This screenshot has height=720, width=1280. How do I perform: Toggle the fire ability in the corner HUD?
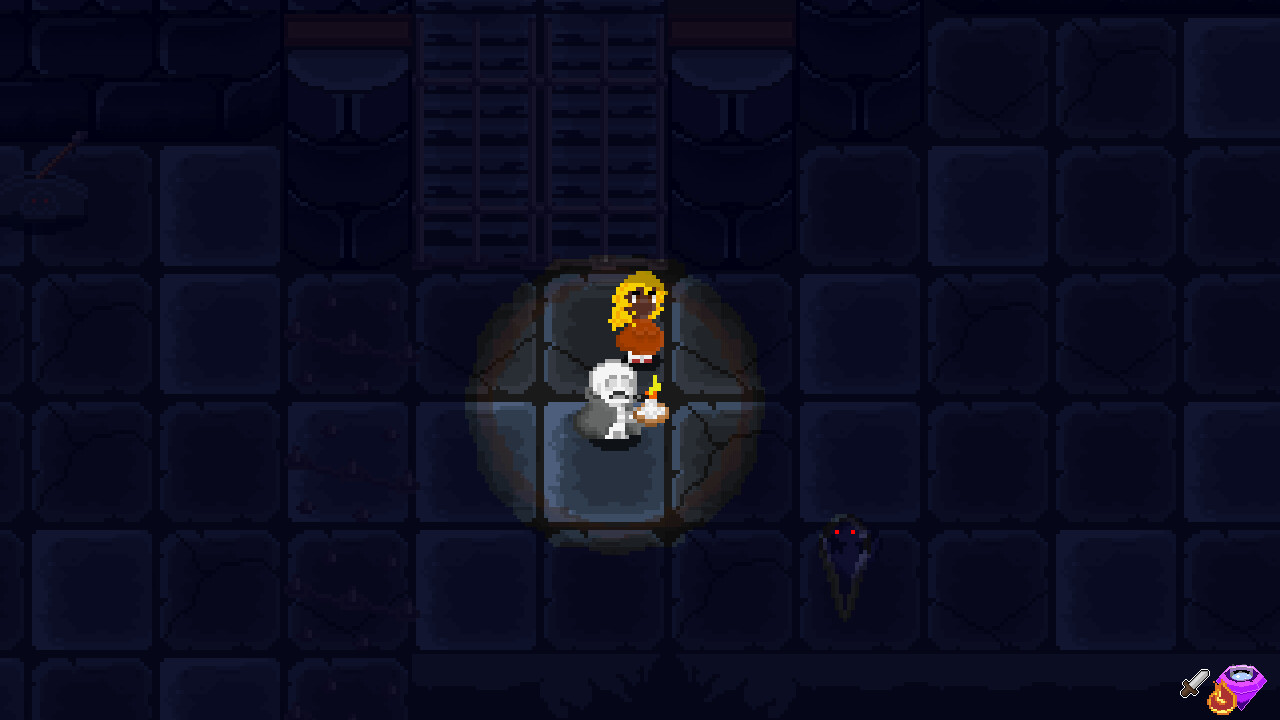tap(1222, 700)
